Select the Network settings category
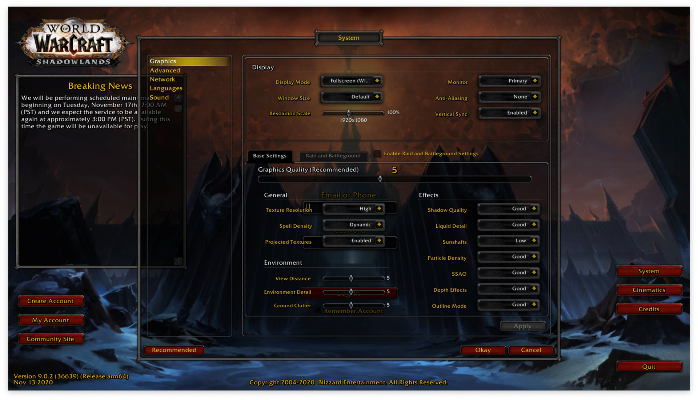698x400 pixels. tap(163, 79)
